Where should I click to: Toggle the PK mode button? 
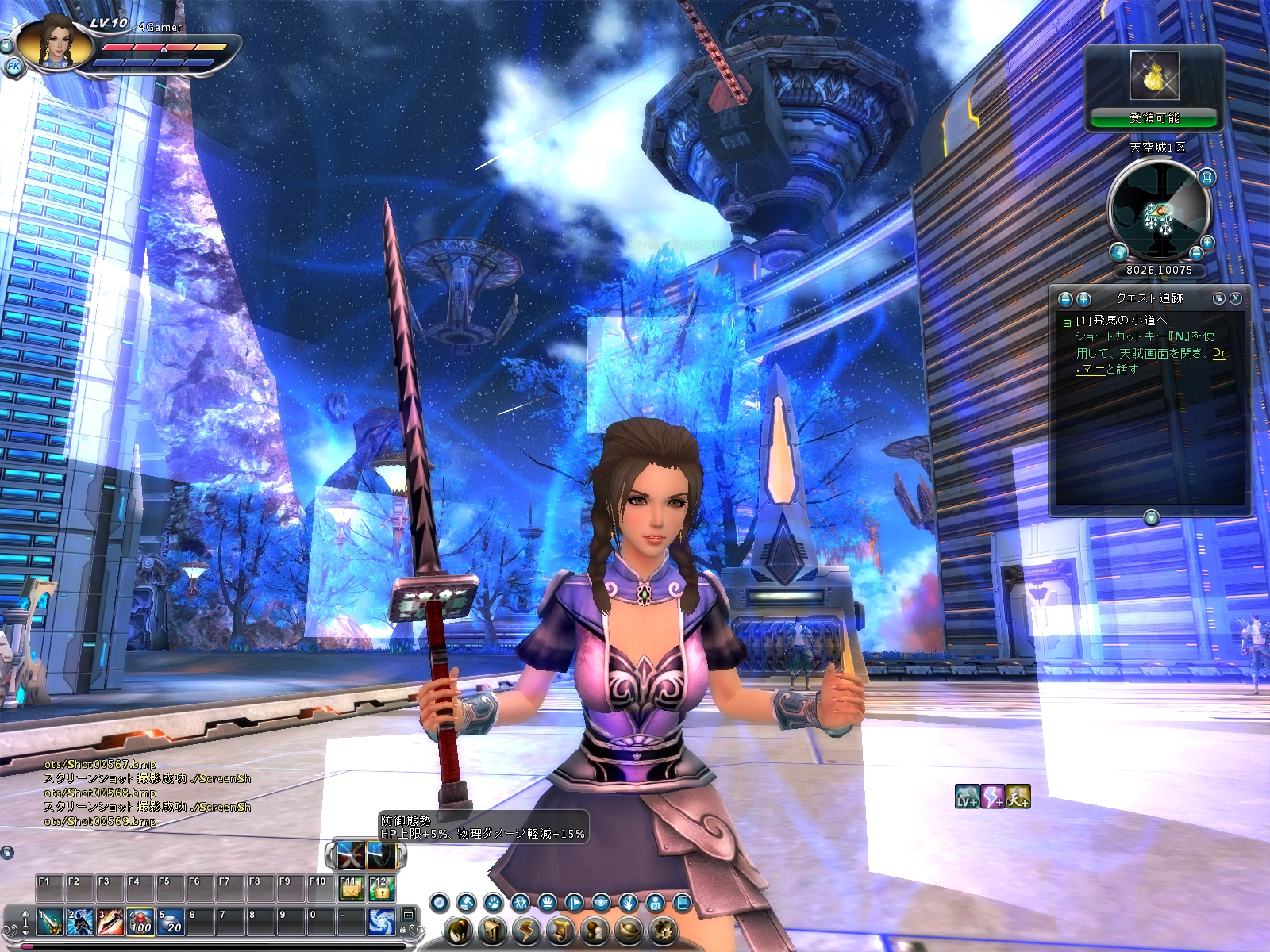click(13, 67)
